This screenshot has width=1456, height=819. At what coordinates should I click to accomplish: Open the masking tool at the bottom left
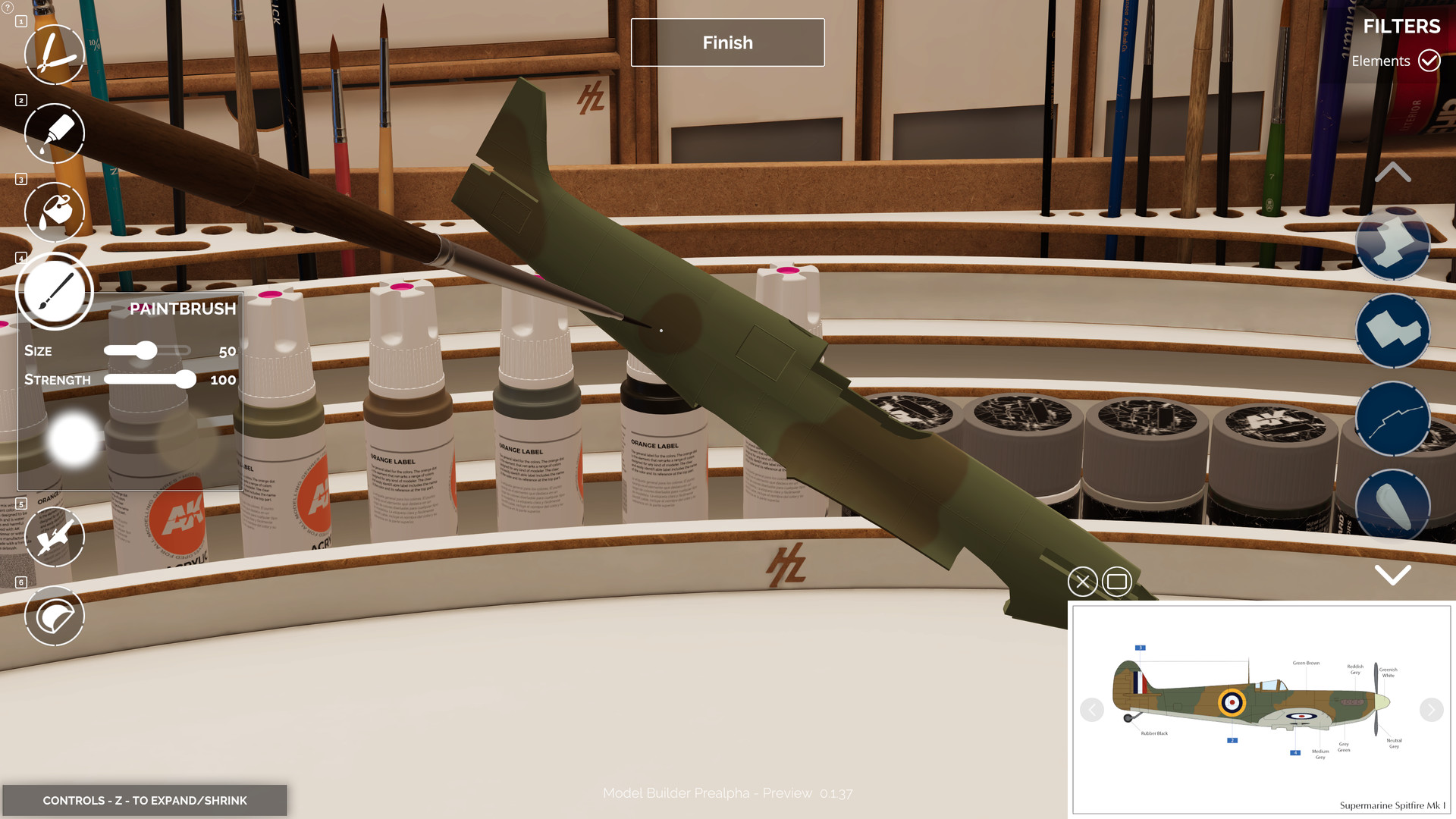pos(54,616)
